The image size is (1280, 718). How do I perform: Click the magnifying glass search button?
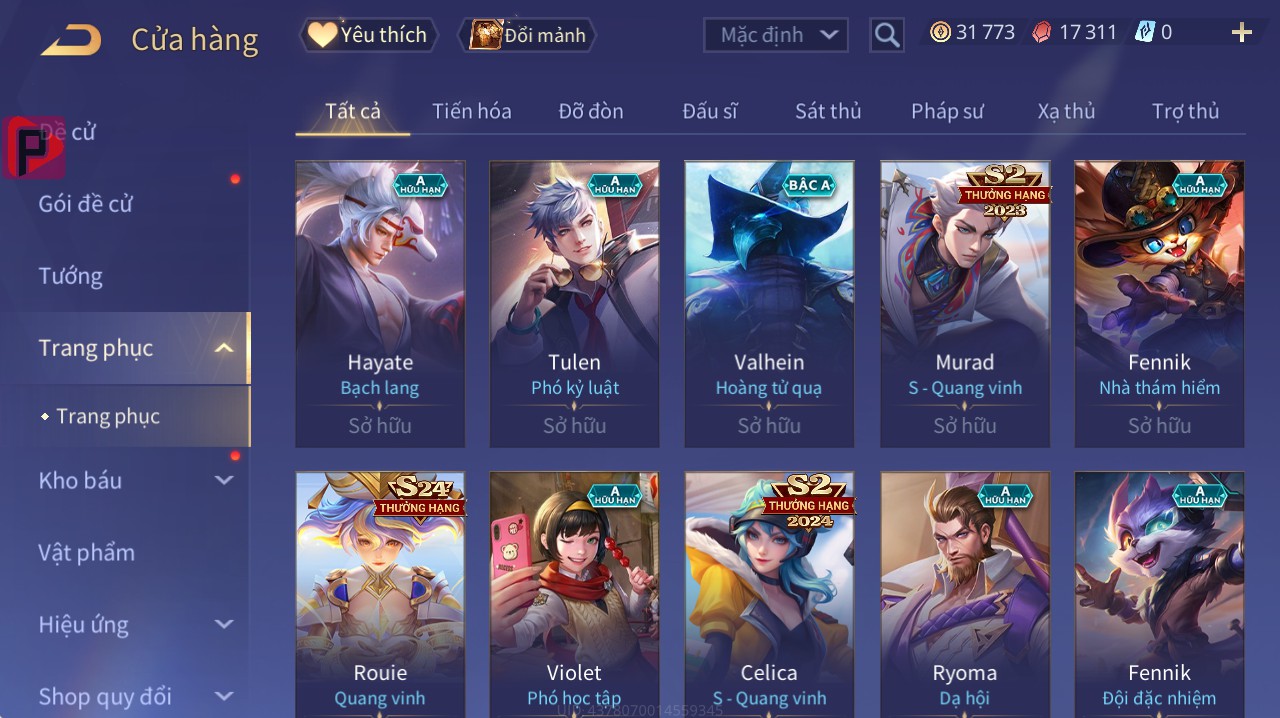point(887,36)
